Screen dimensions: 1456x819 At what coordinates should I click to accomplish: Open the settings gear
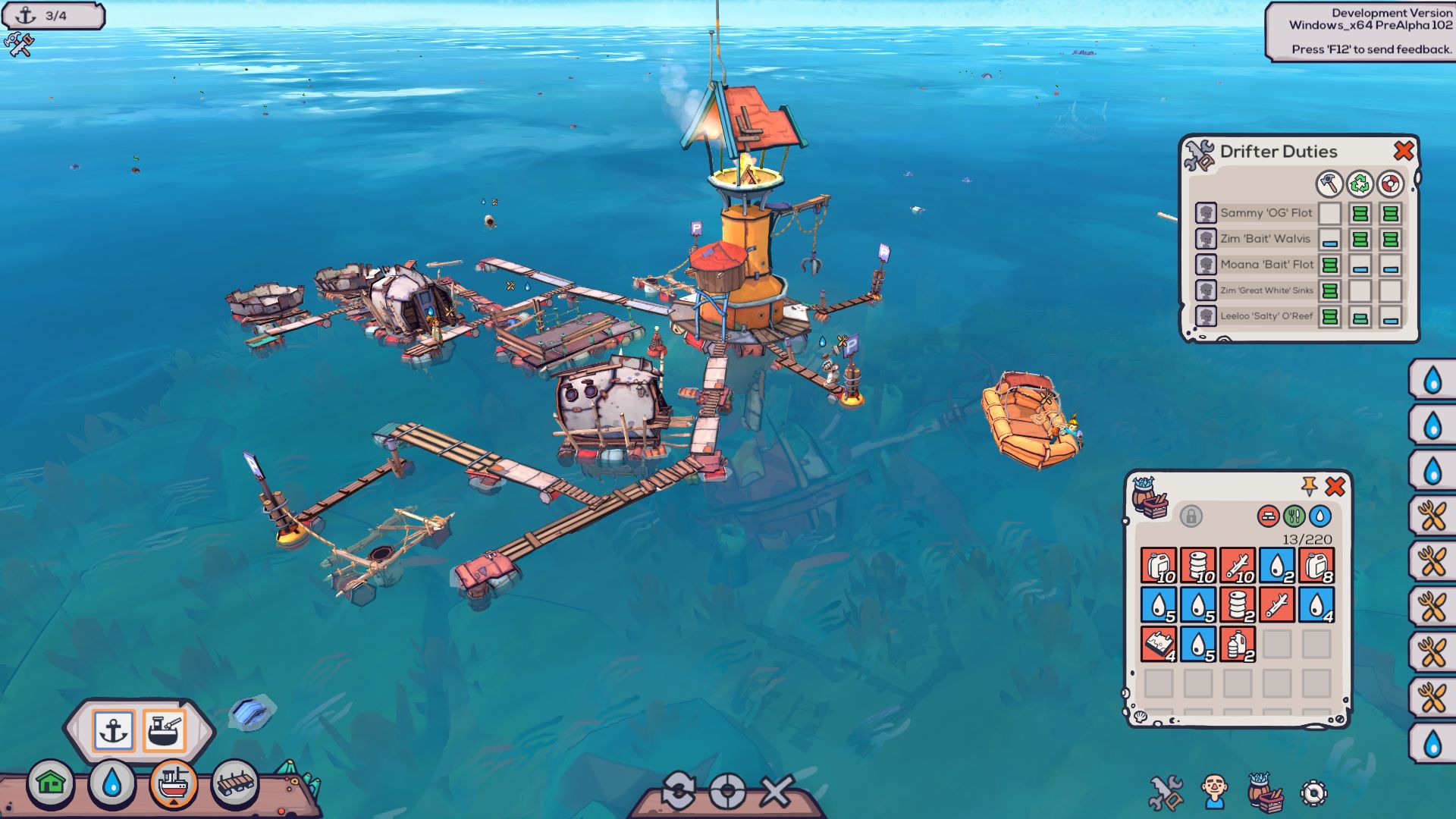pos(1313,792)
